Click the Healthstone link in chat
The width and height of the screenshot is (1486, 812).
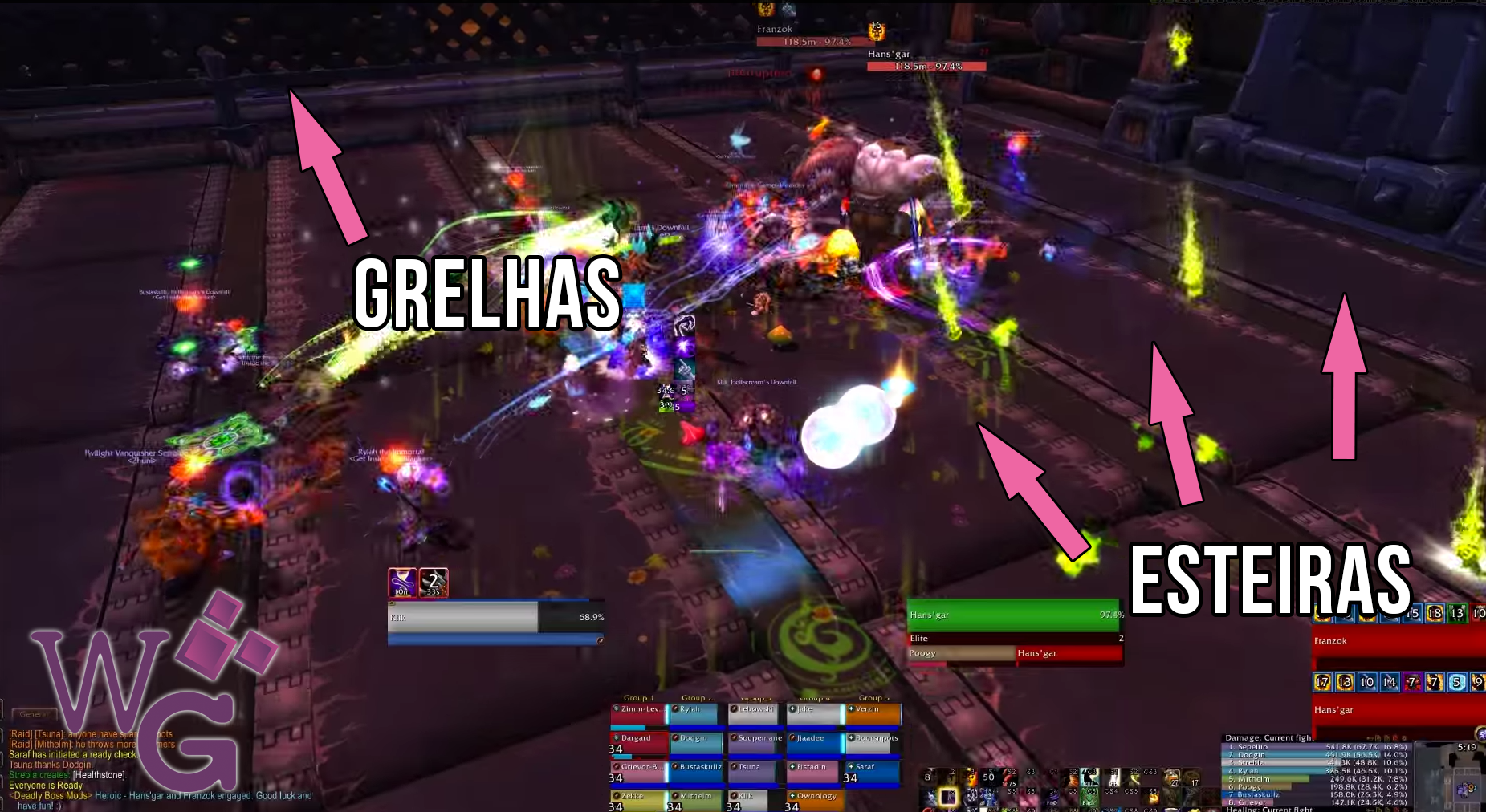point(99,775)
